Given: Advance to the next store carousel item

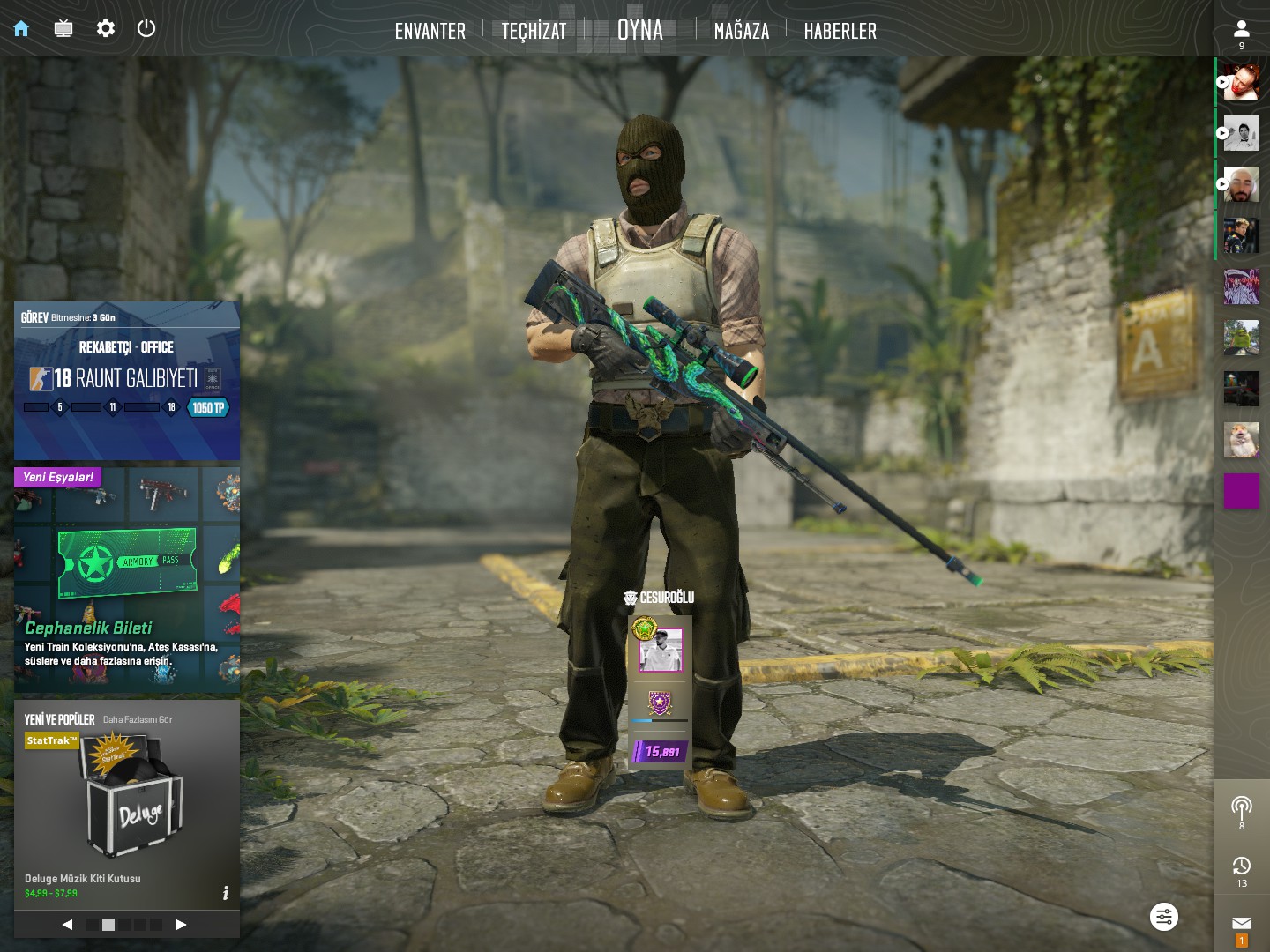Looking at the screenshot, I should tap(182, 925).
